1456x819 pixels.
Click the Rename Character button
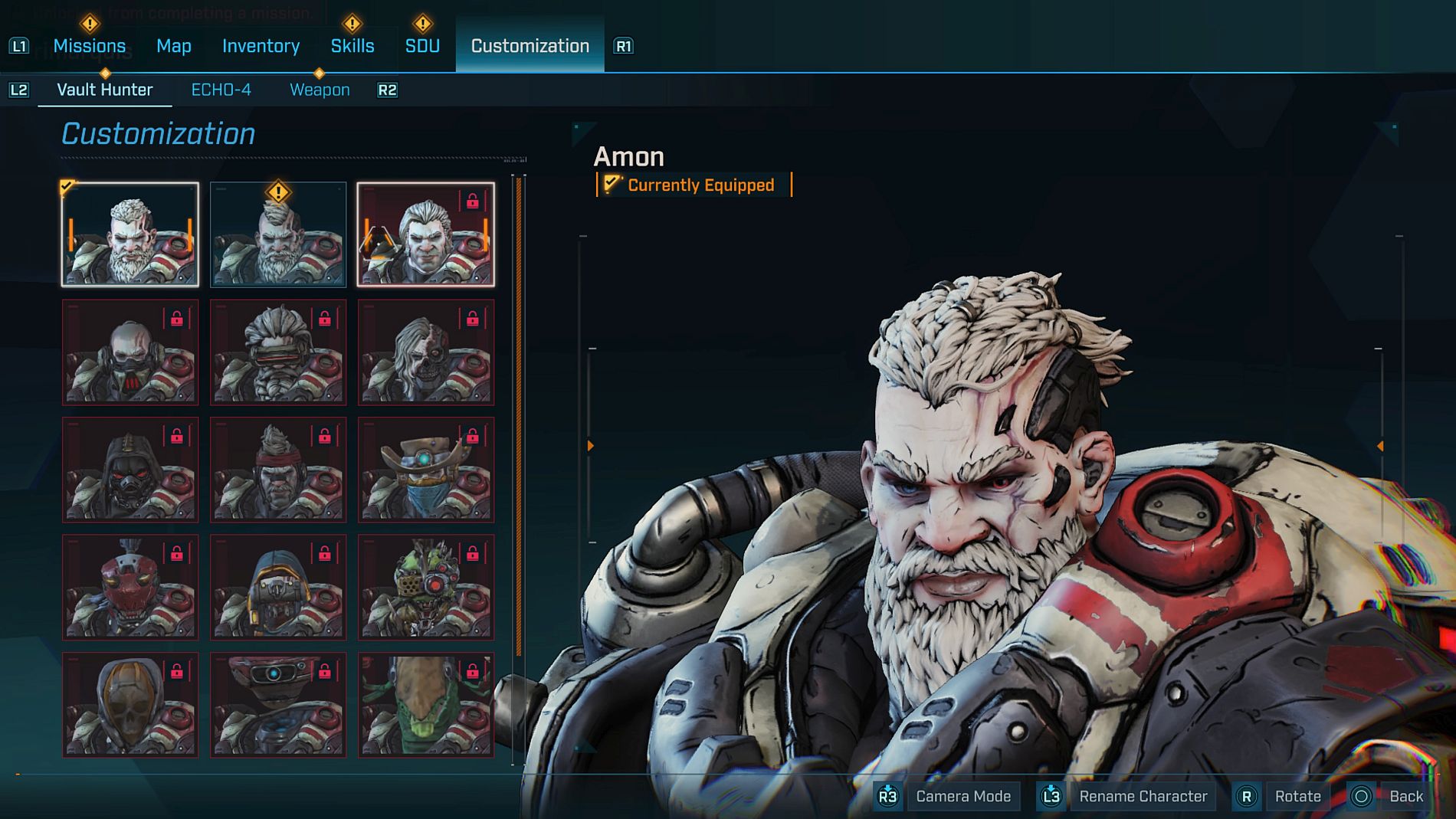coord(1142,796)
